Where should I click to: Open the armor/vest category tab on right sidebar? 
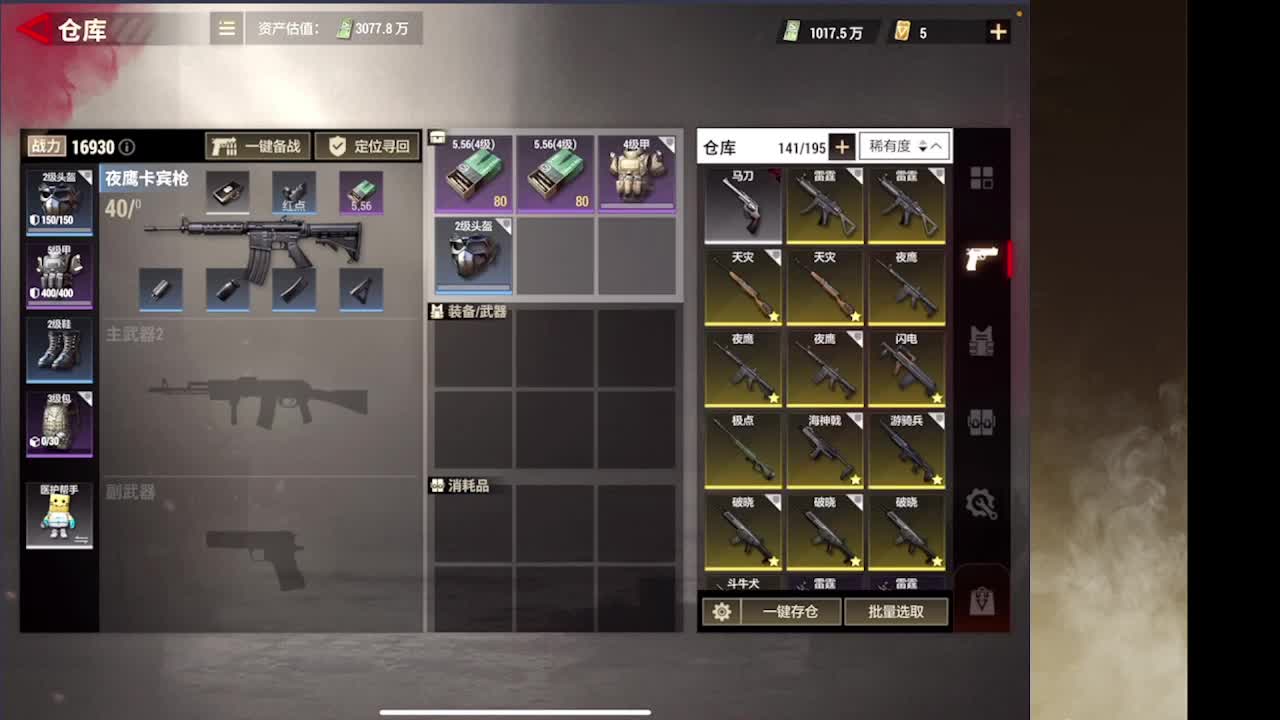983,342
